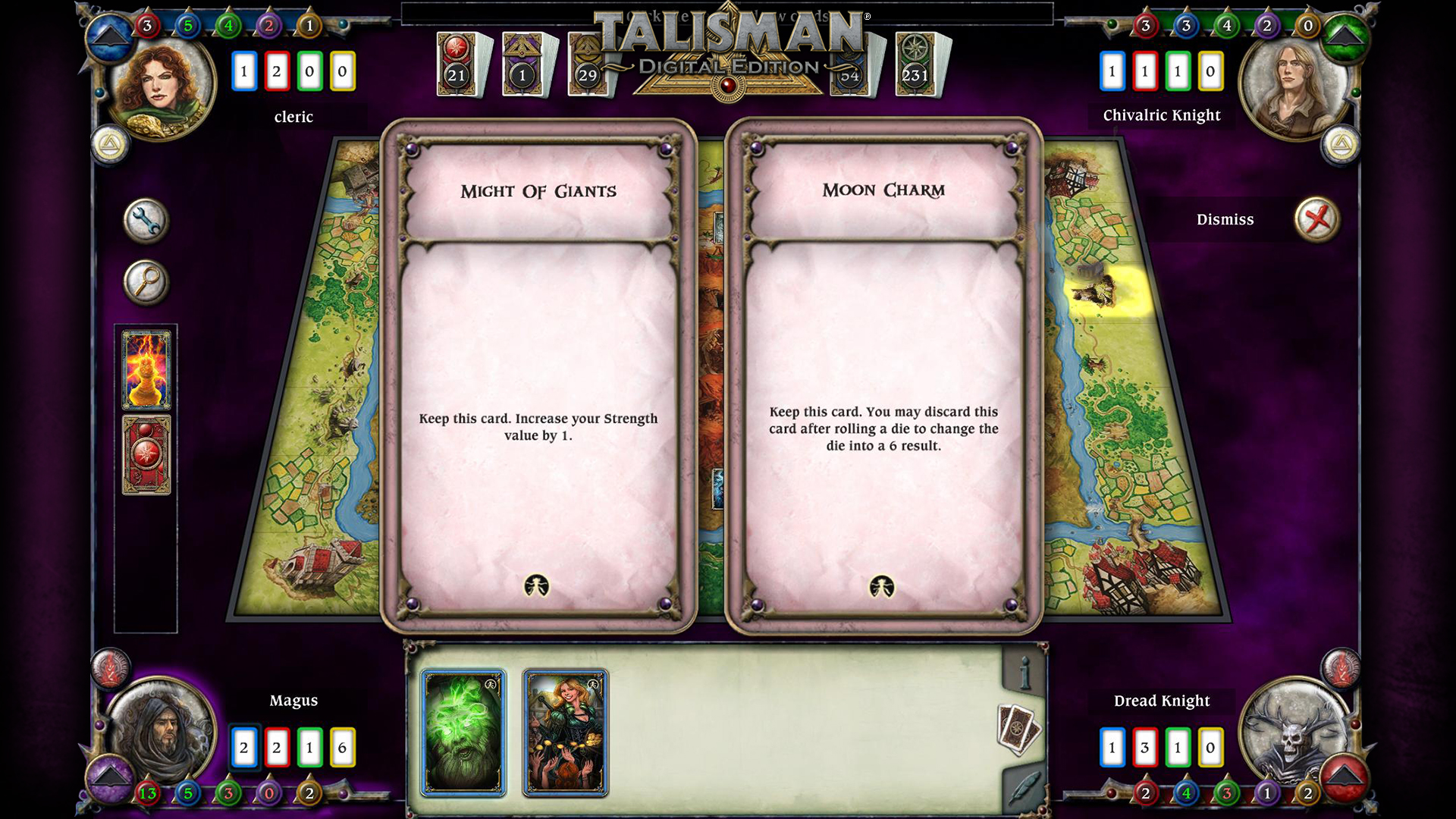Image resolution: width=1456 pixels, height=819 pixels.
Task: Click the purple arrow beside the Magus portrait
Action: 111,780
